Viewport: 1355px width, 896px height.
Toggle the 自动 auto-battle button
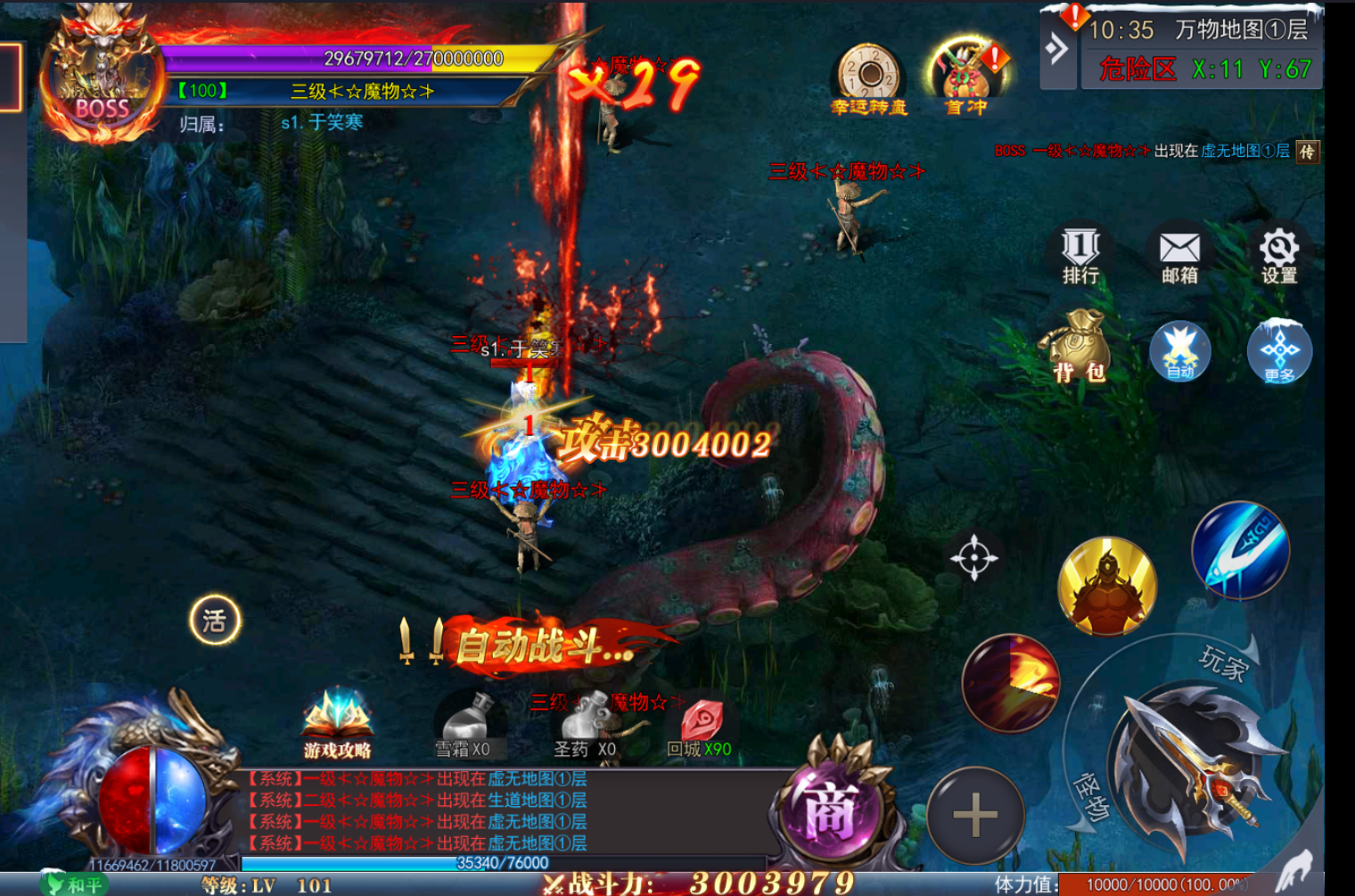coord(1179,351)
